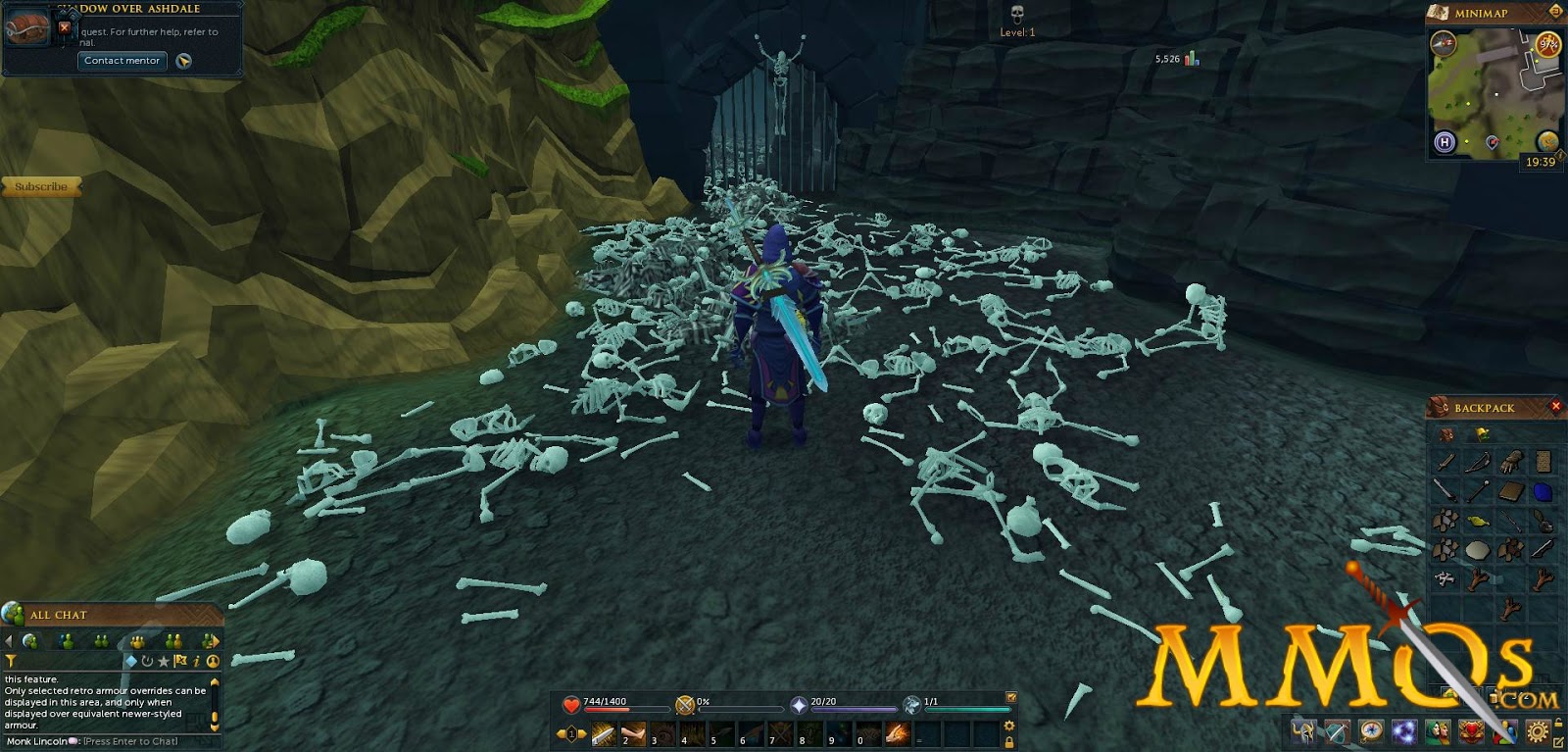Toggle the quick chat diamond icon
Viewport: 1568px width, 752px height.
tap(132, 662)
